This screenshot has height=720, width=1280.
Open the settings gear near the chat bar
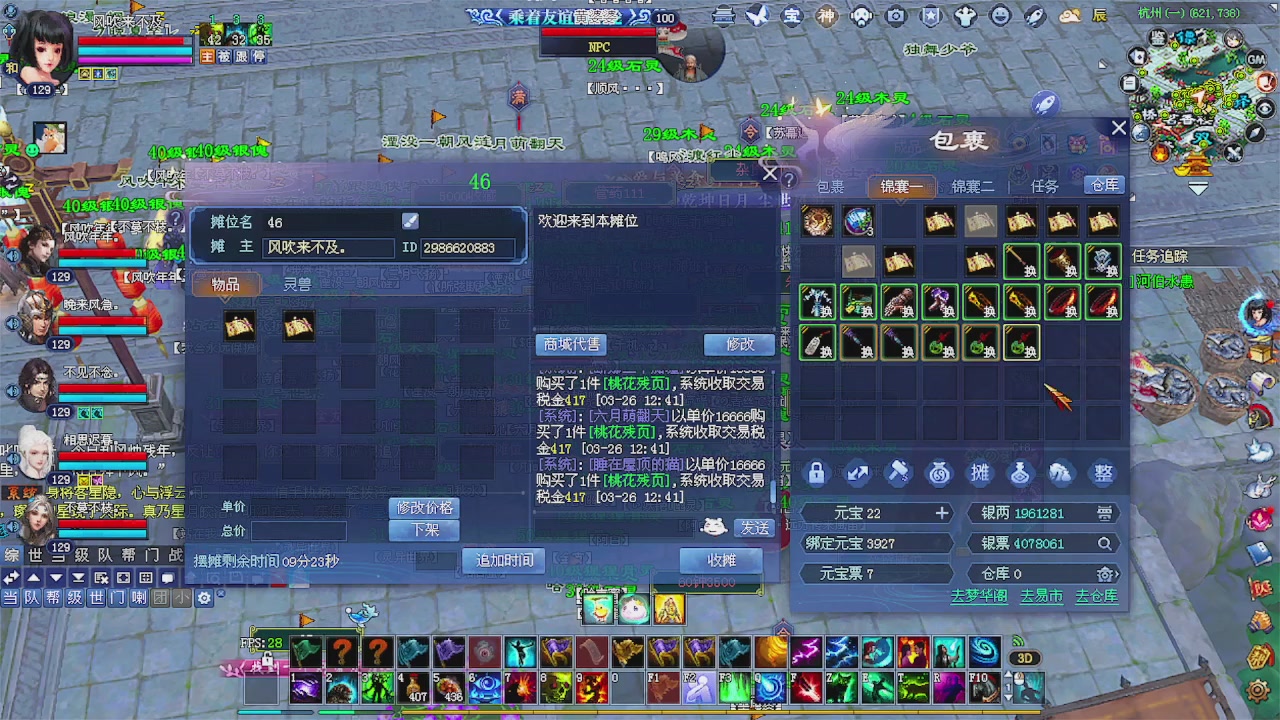203,597
